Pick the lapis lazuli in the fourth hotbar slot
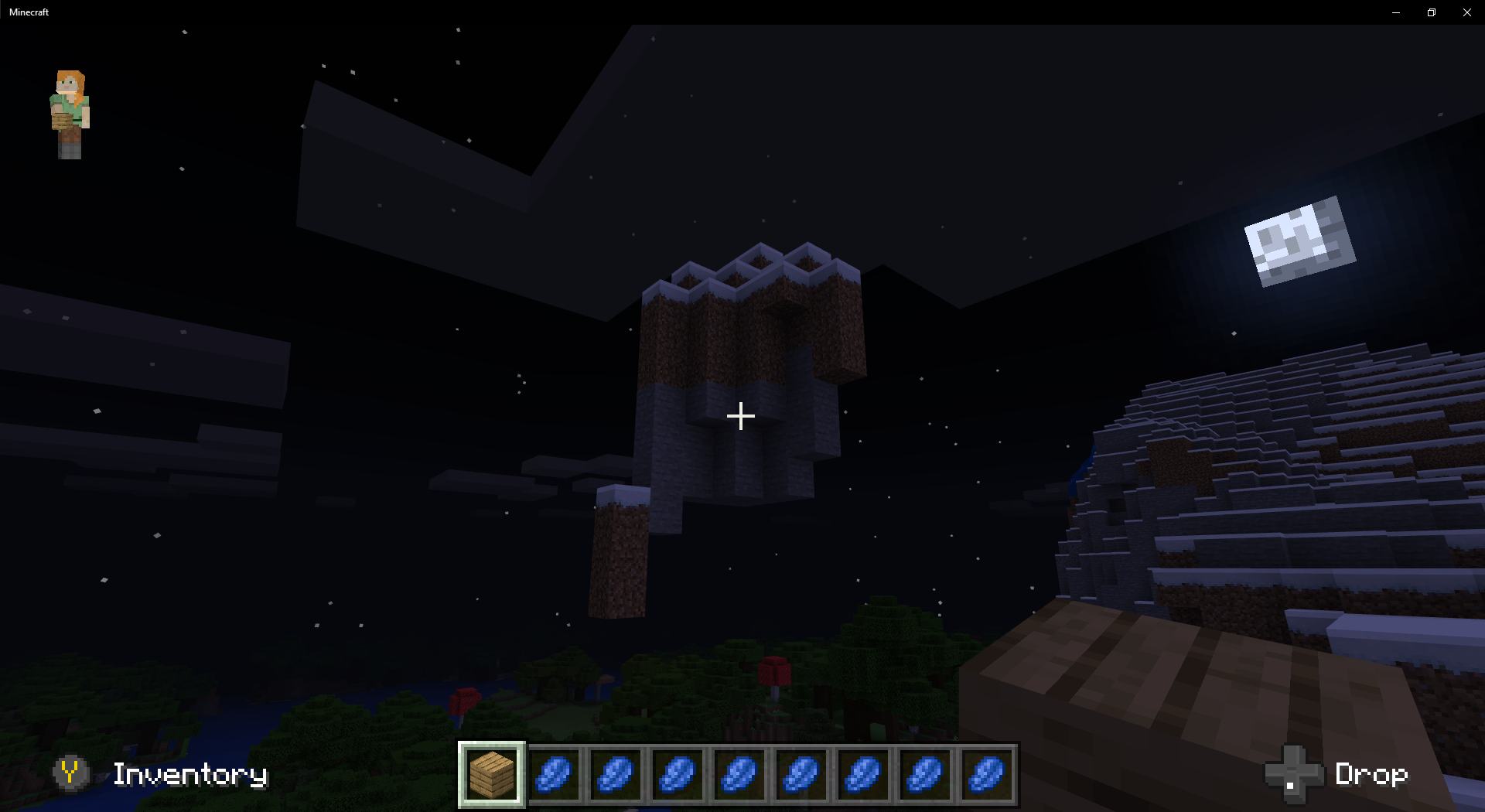 (x=678, y=776)
